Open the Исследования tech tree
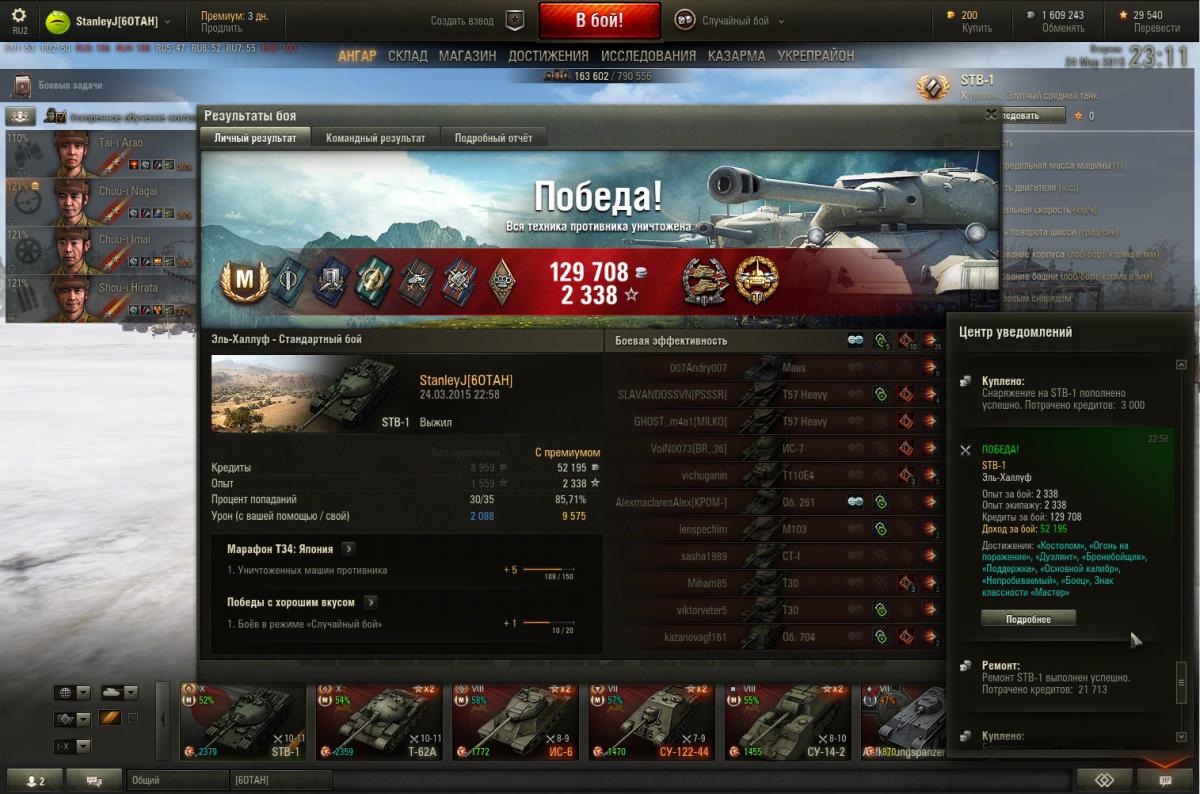 click(x=648, y=56)
